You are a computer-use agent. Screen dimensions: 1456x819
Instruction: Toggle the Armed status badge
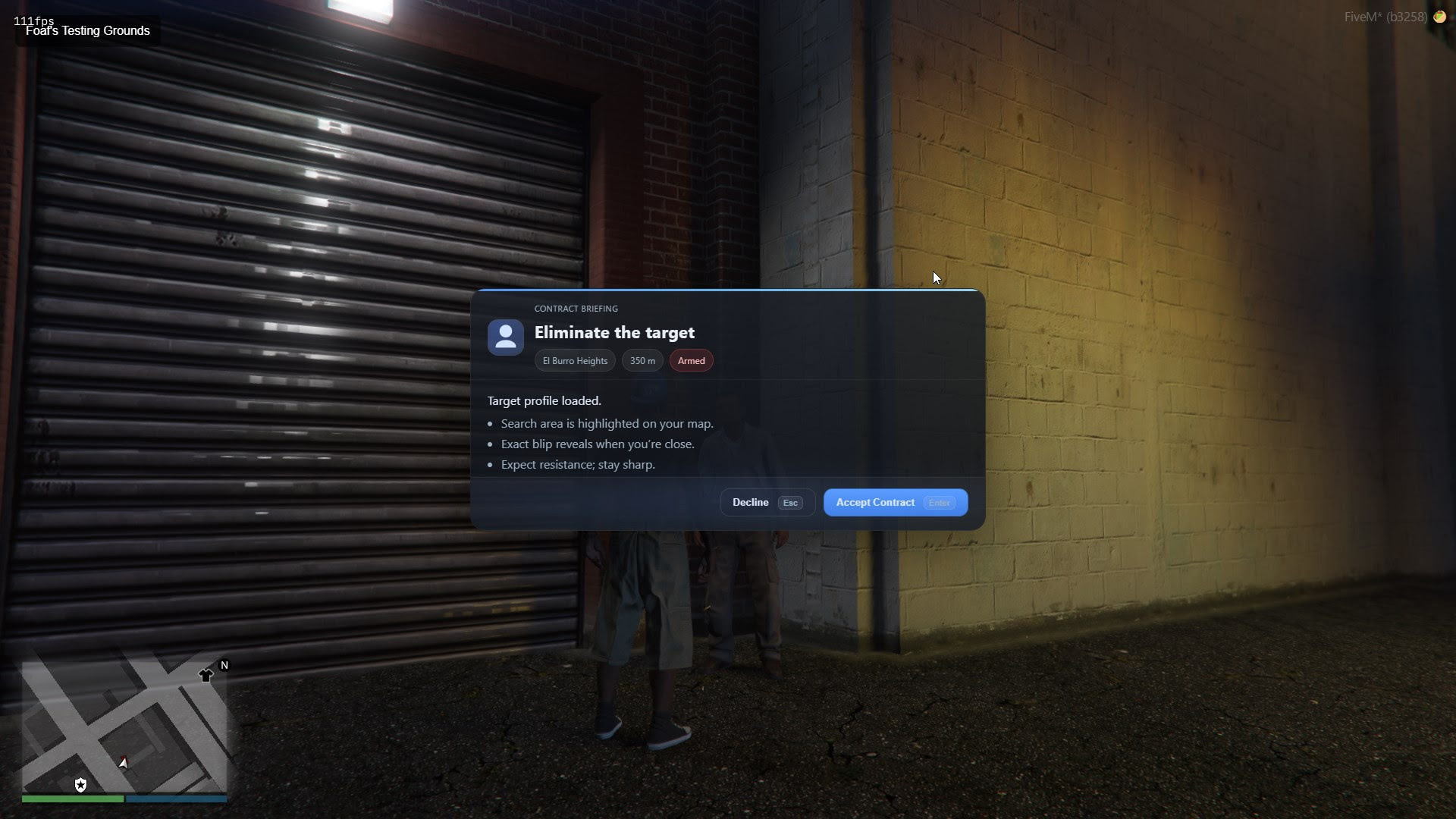pyautogui.click(x=691, y=360)
